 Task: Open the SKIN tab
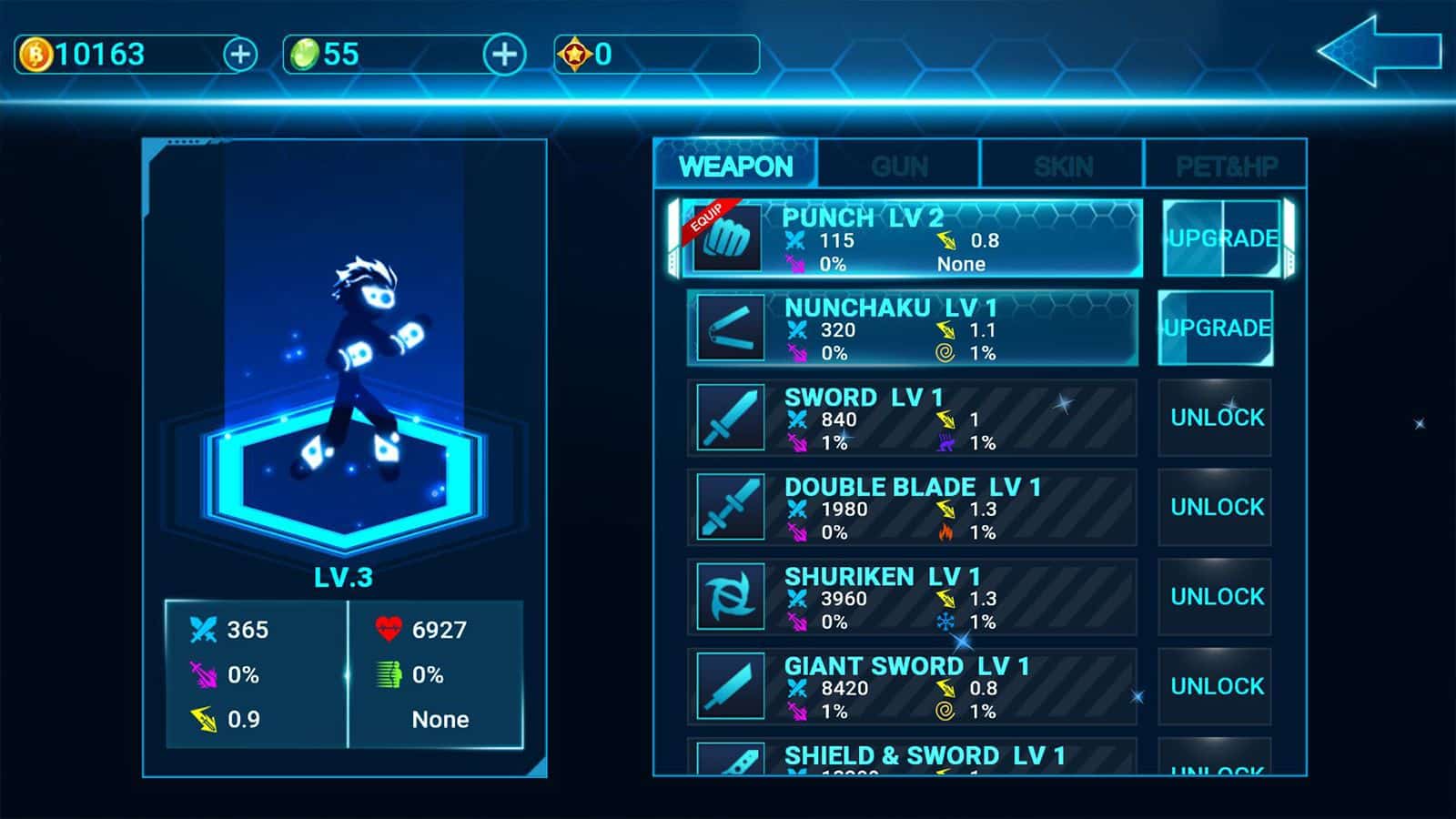tap(1062, 166)
